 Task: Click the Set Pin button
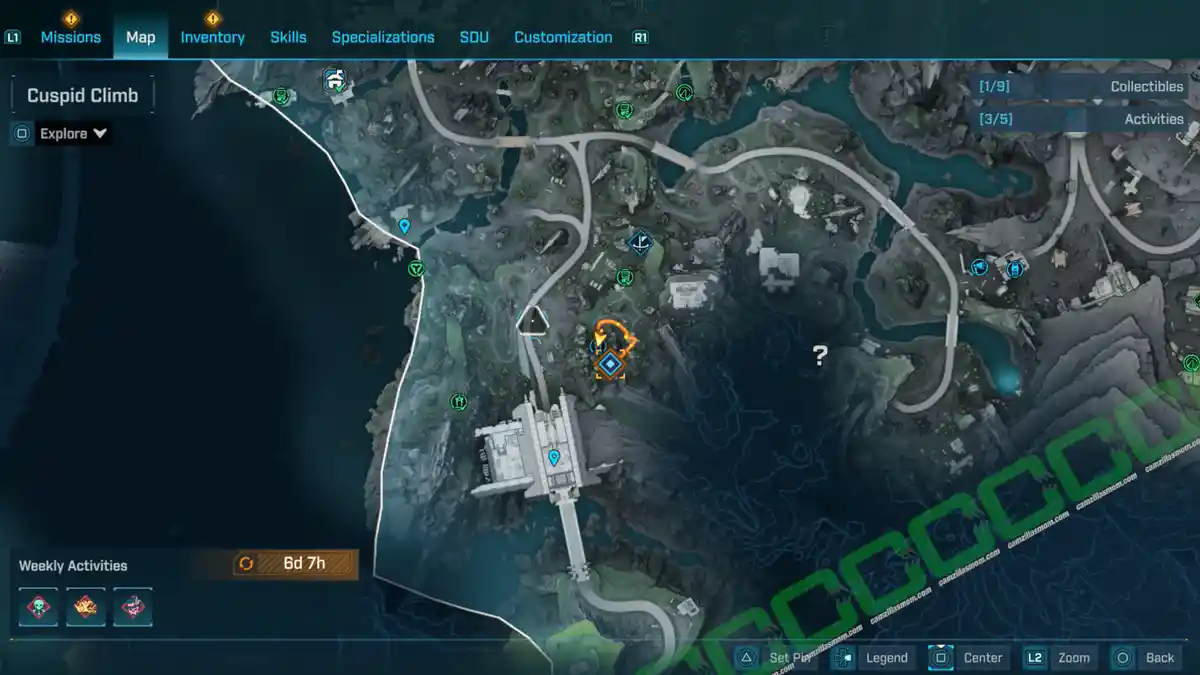pos(777,658)
